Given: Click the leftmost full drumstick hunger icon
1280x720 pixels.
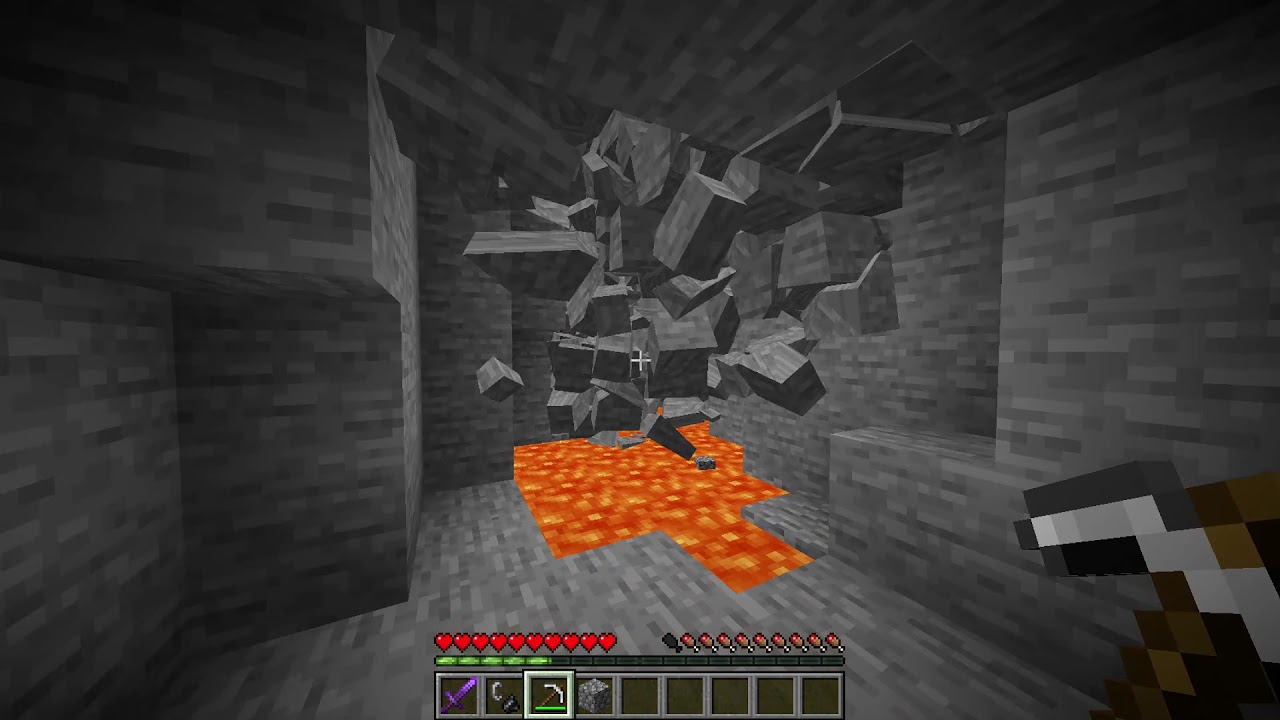Looking at the screenshot, I should click(690, 640).
